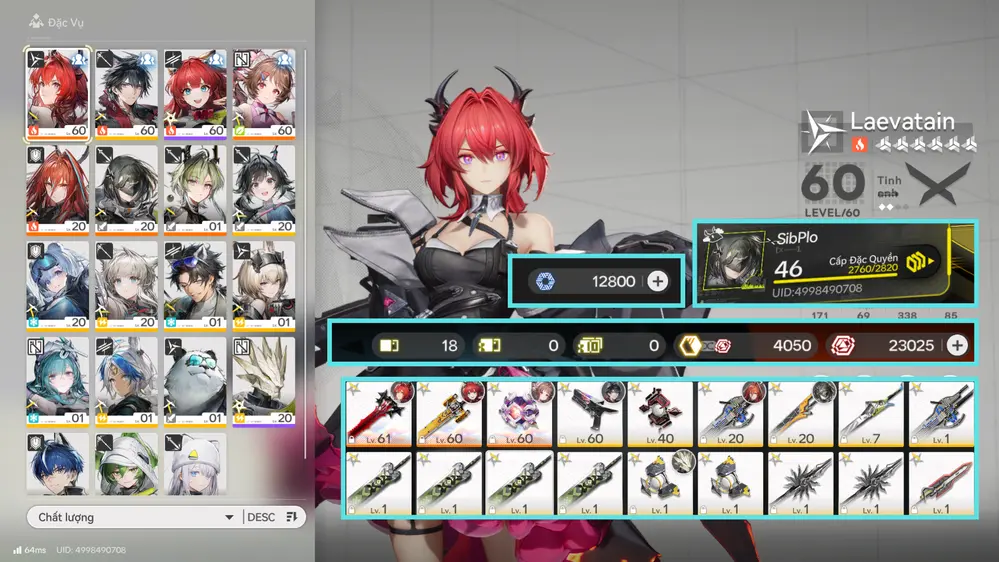The image size is (999, 562).
Task: Pick the operator wearing sunglasses on his head
Action: (x=195, y=283)
